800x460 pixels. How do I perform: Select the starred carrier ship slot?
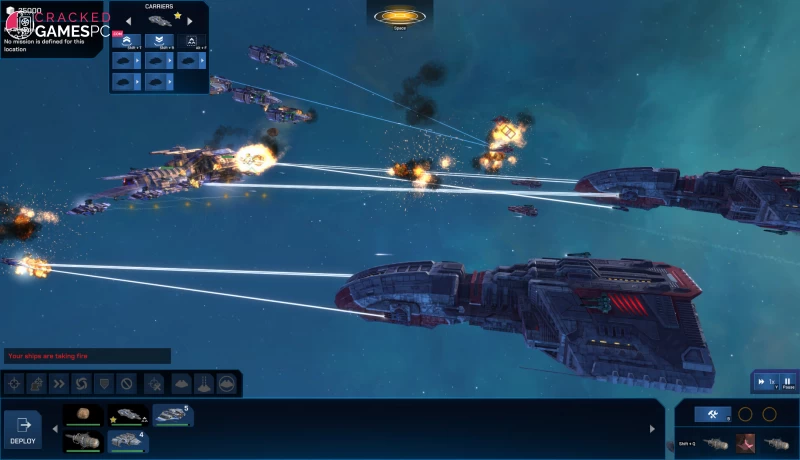[x=128, y=415]
